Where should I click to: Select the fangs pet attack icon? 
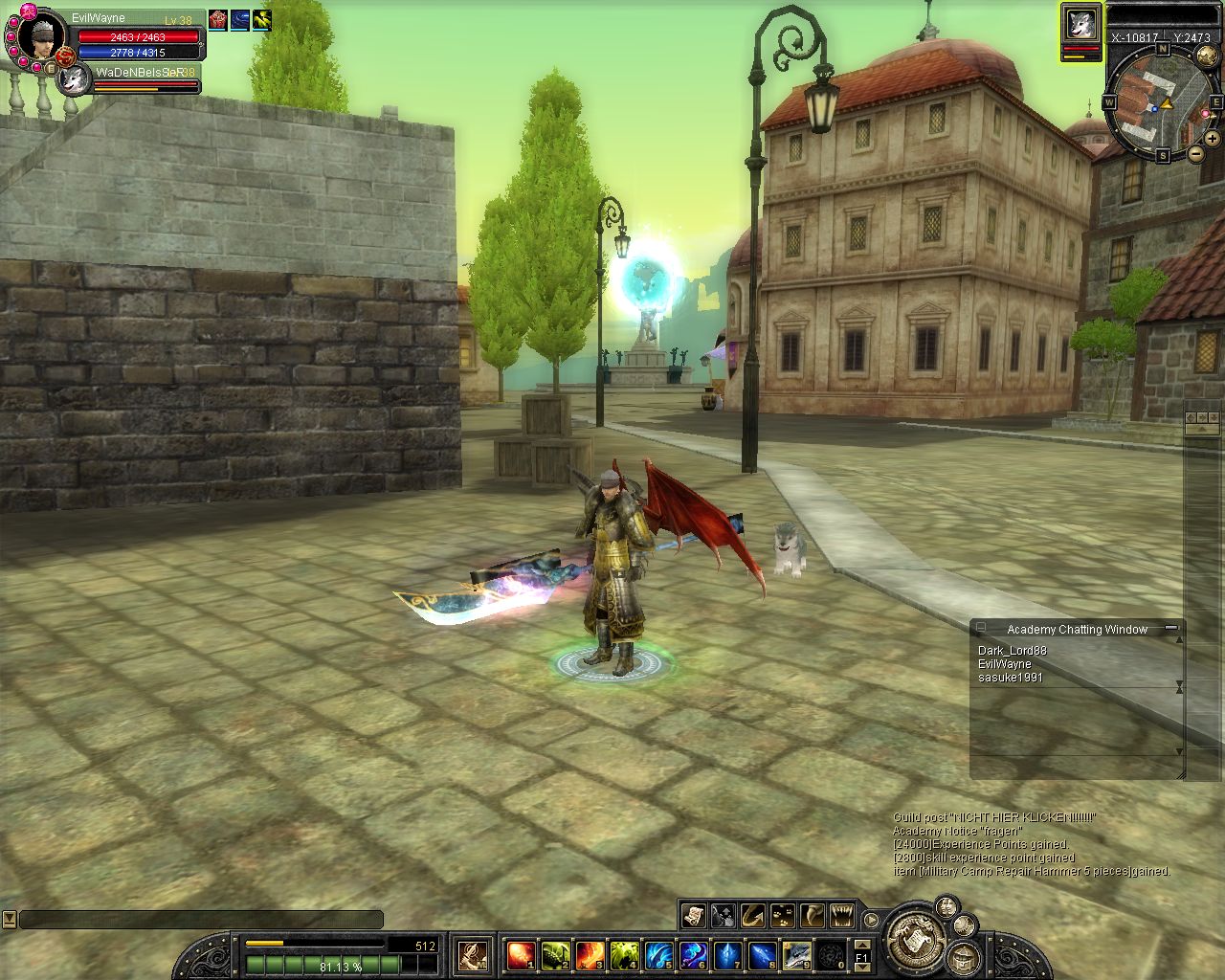pyautogui.click(x=842, y=915)
